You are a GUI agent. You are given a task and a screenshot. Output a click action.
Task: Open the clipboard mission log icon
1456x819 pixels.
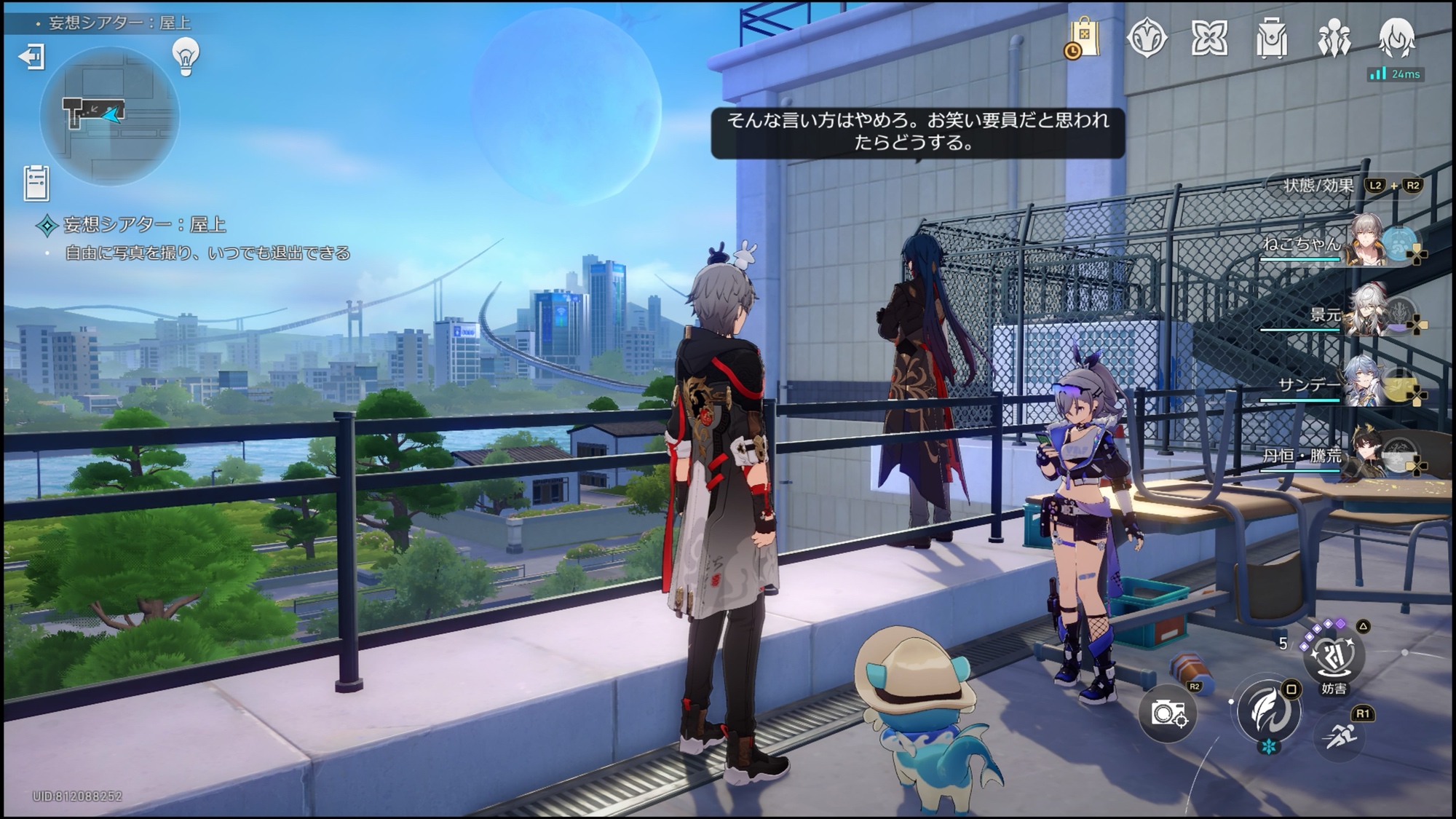click(36, 183)
